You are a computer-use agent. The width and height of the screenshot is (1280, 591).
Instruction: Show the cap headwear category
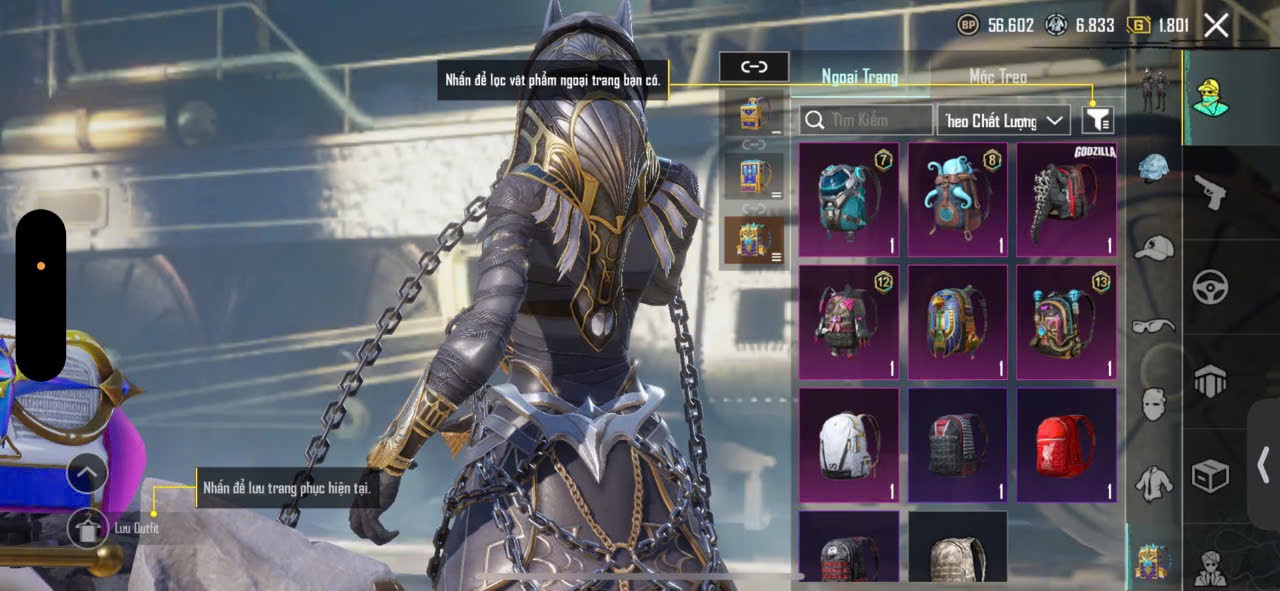pyautogui.click(x=1154, y=247)
